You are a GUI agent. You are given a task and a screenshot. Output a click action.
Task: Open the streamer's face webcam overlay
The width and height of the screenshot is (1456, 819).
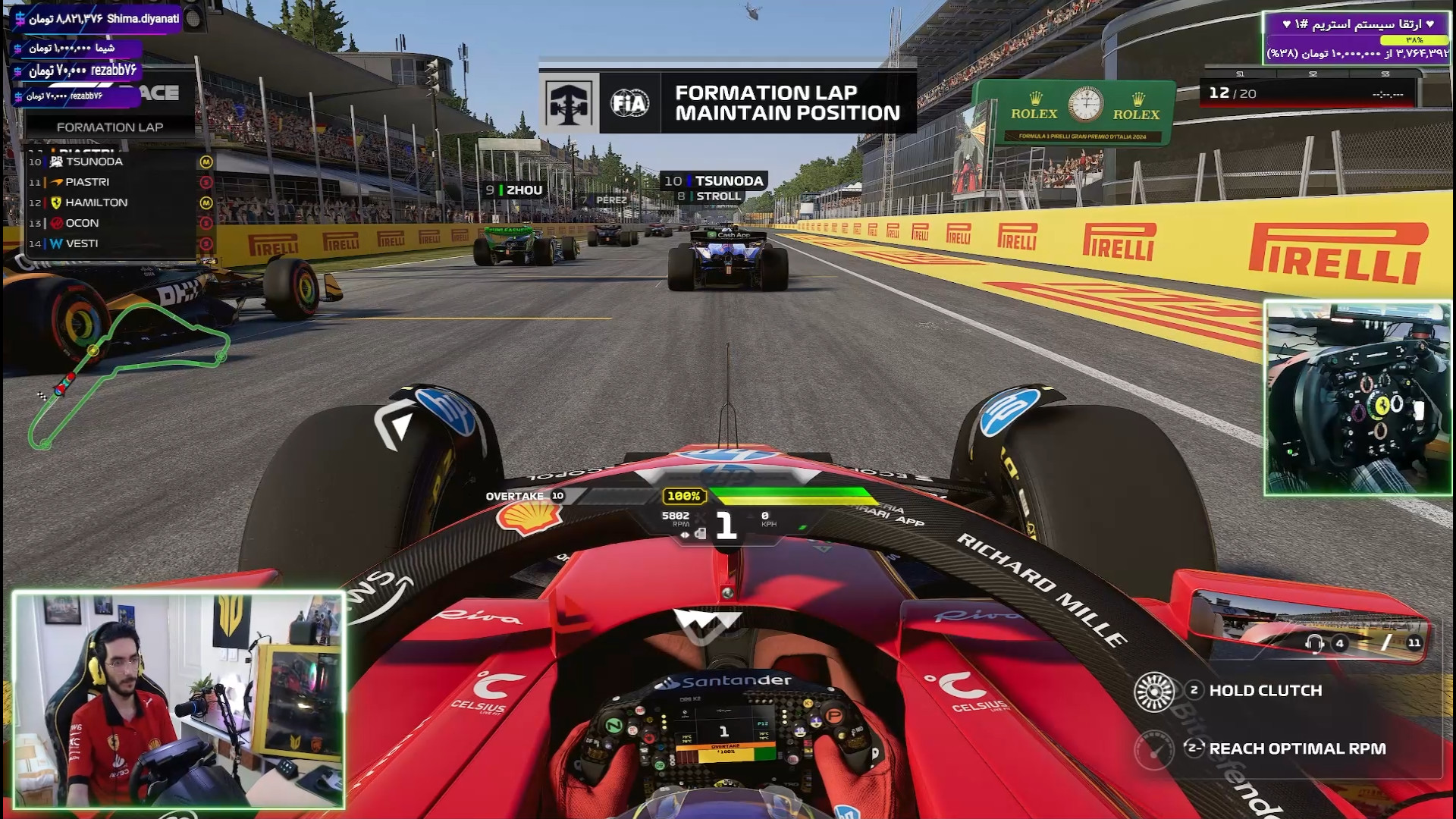(x=179, y=700)
